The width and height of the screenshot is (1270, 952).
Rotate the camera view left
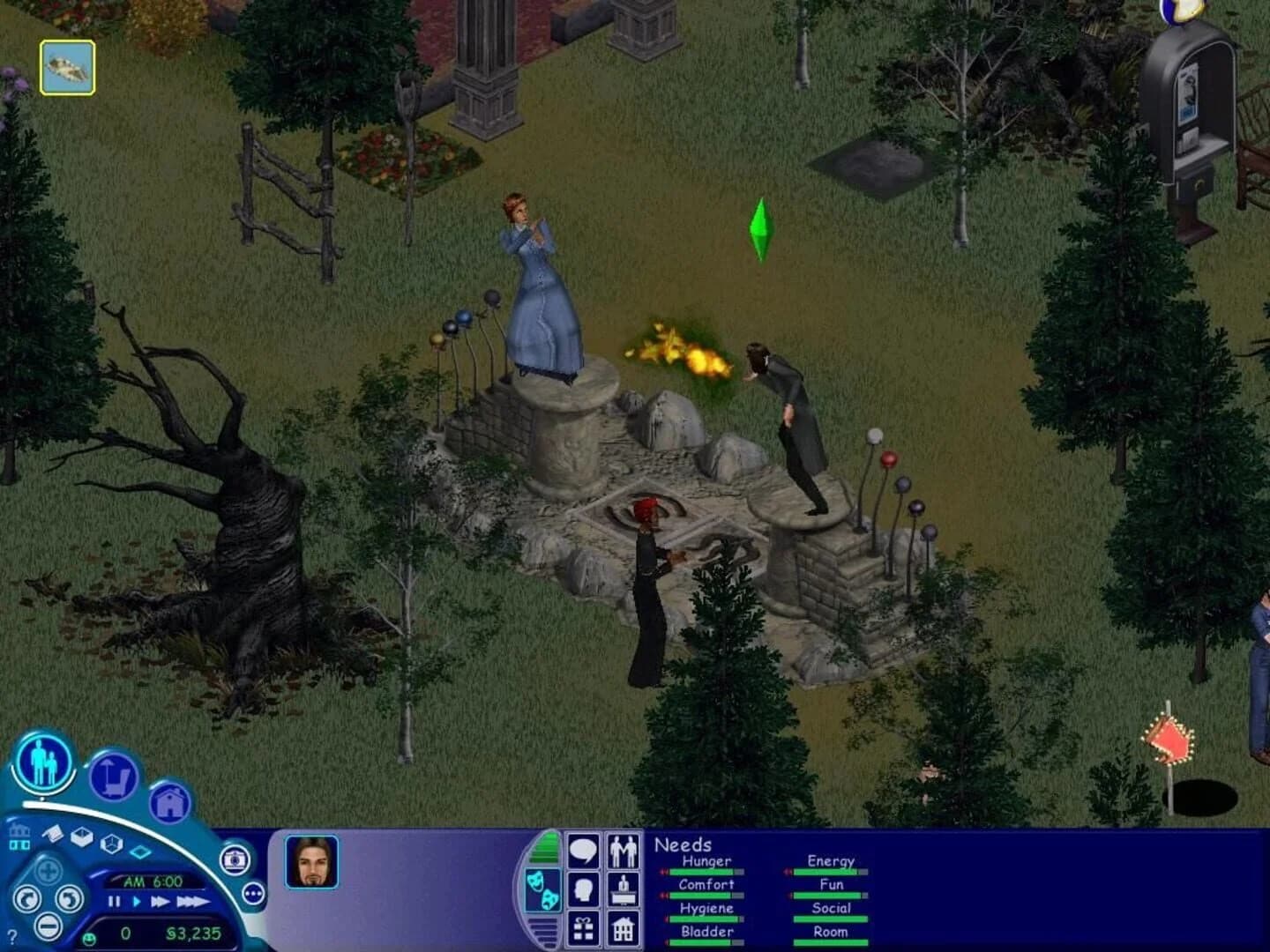pos(27,896)
